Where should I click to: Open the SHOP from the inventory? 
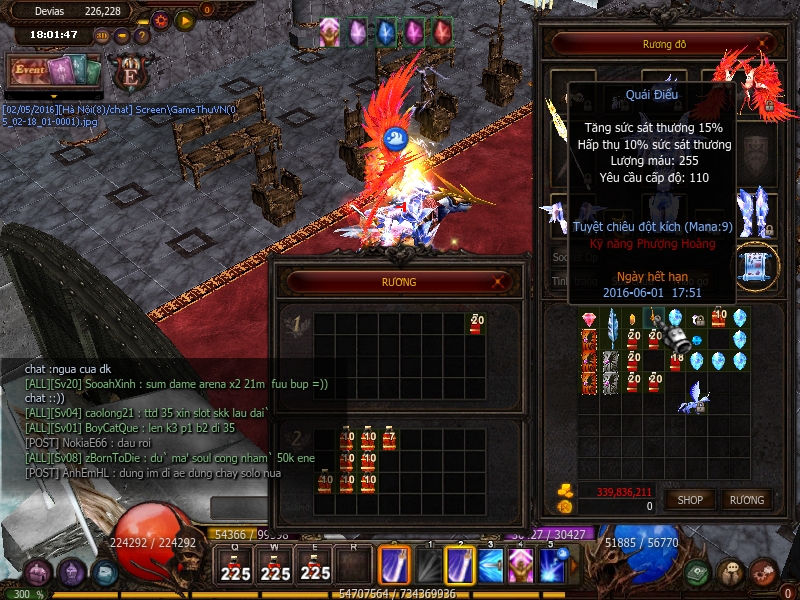(x=690, y=499)
